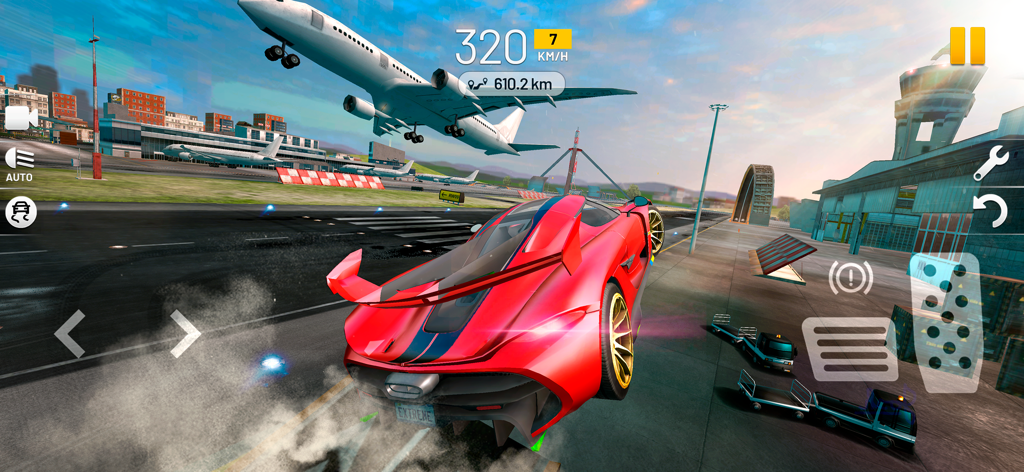Toggle the AUTO headlights setting
Screen dimensions: 1024x472
point(19,162)
